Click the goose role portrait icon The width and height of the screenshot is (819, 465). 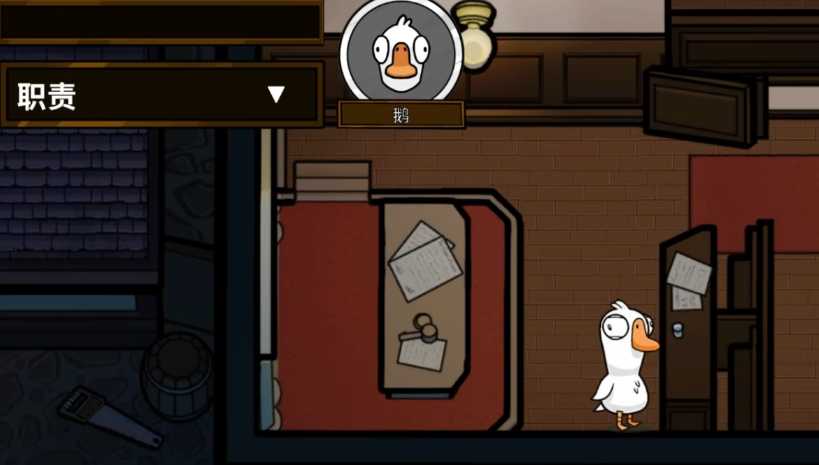tap(401, 51)
